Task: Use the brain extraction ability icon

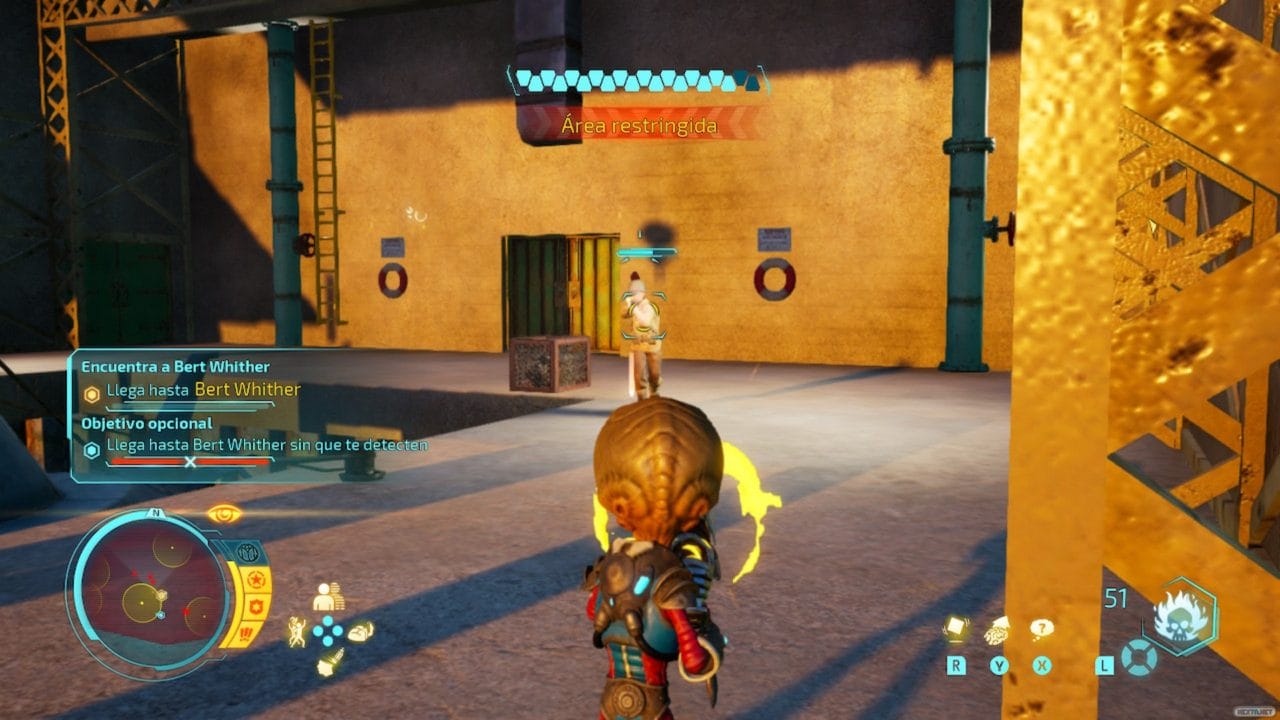Action: (x=998, y=631)
